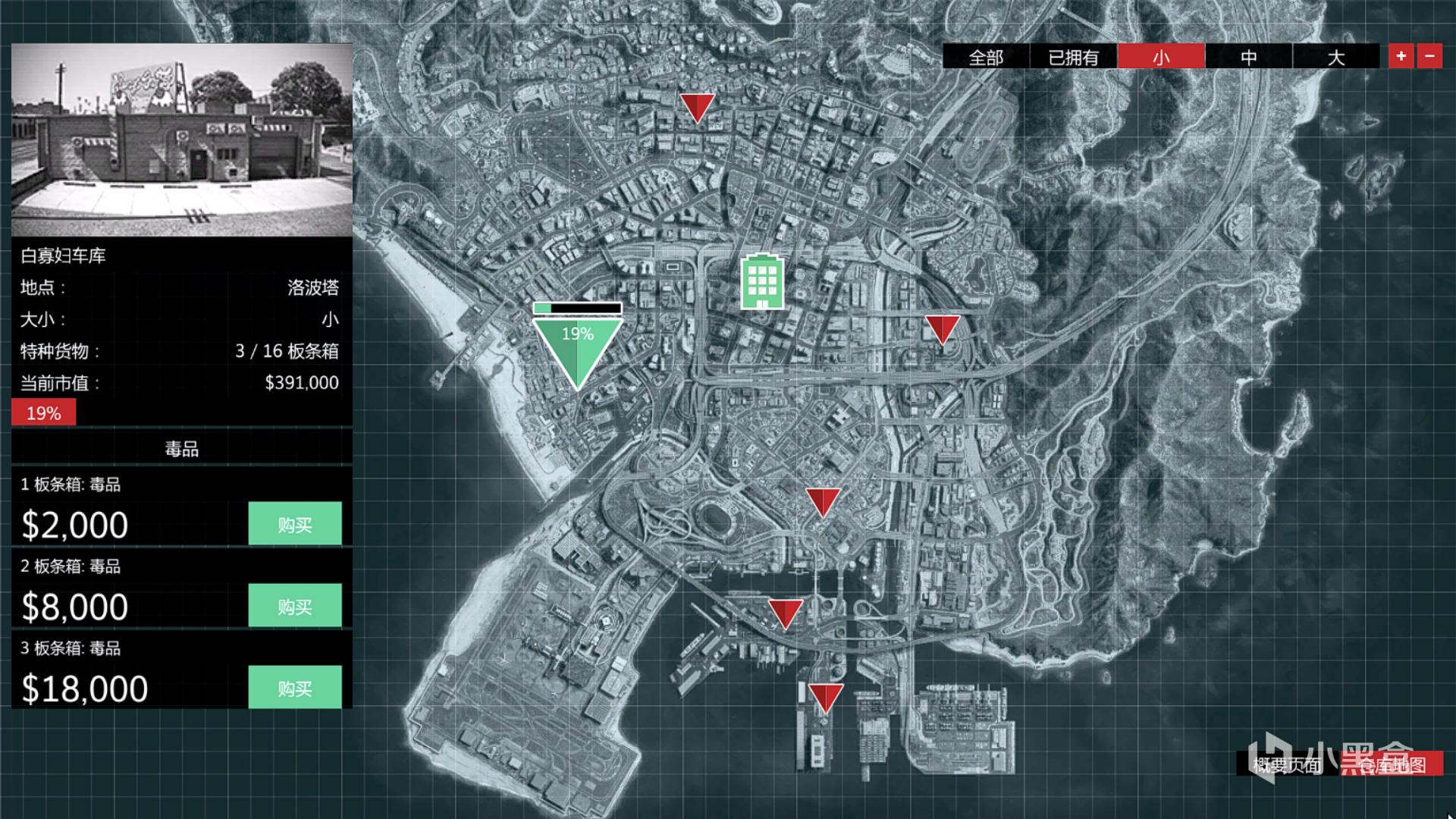The image size is (1456, 819).
Task: Switch to the 已拥有 owned filter
Action: [1073, 57]
